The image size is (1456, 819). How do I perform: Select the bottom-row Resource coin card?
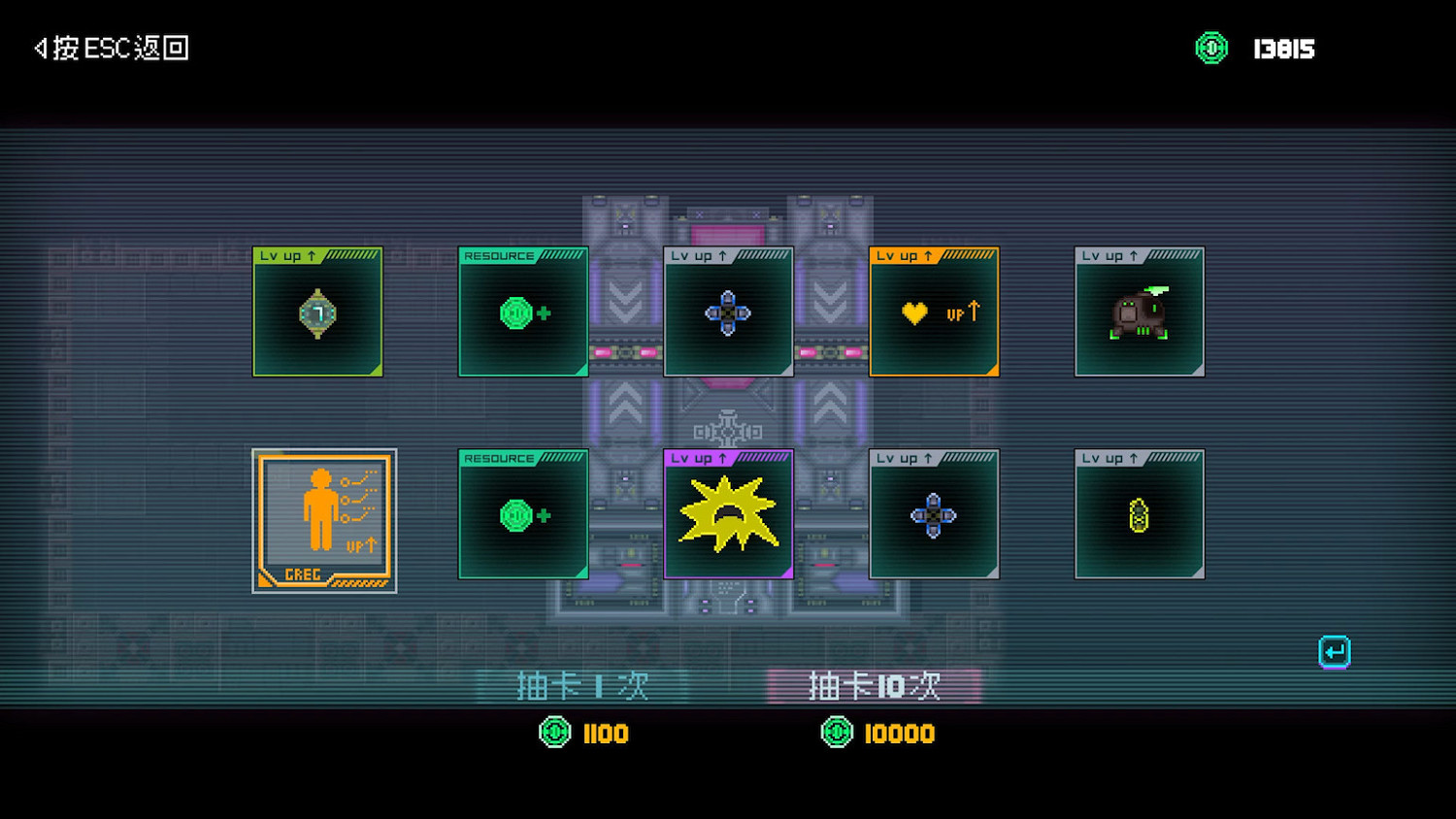click(522, 515)
